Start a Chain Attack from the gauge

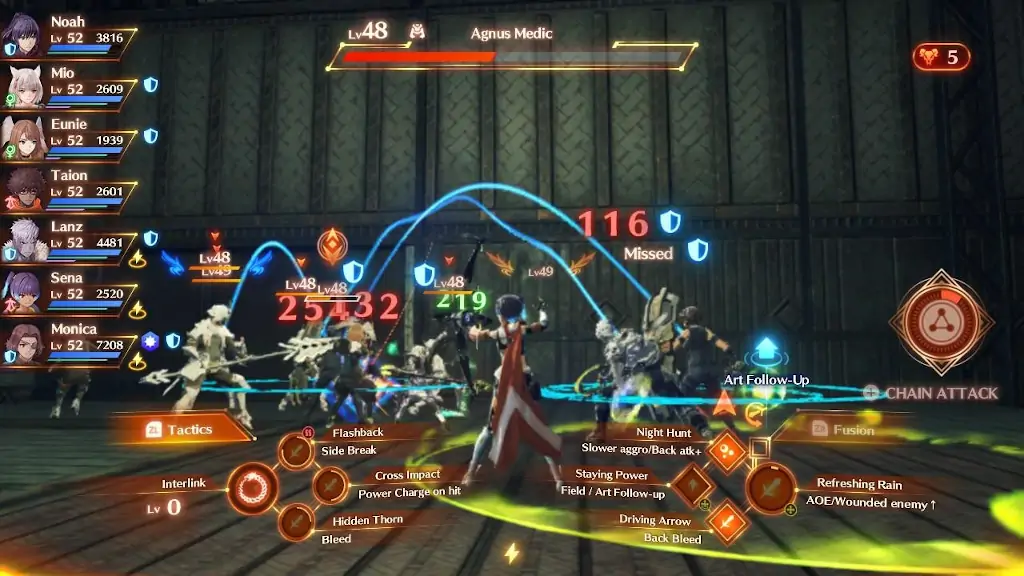point(941,322)
